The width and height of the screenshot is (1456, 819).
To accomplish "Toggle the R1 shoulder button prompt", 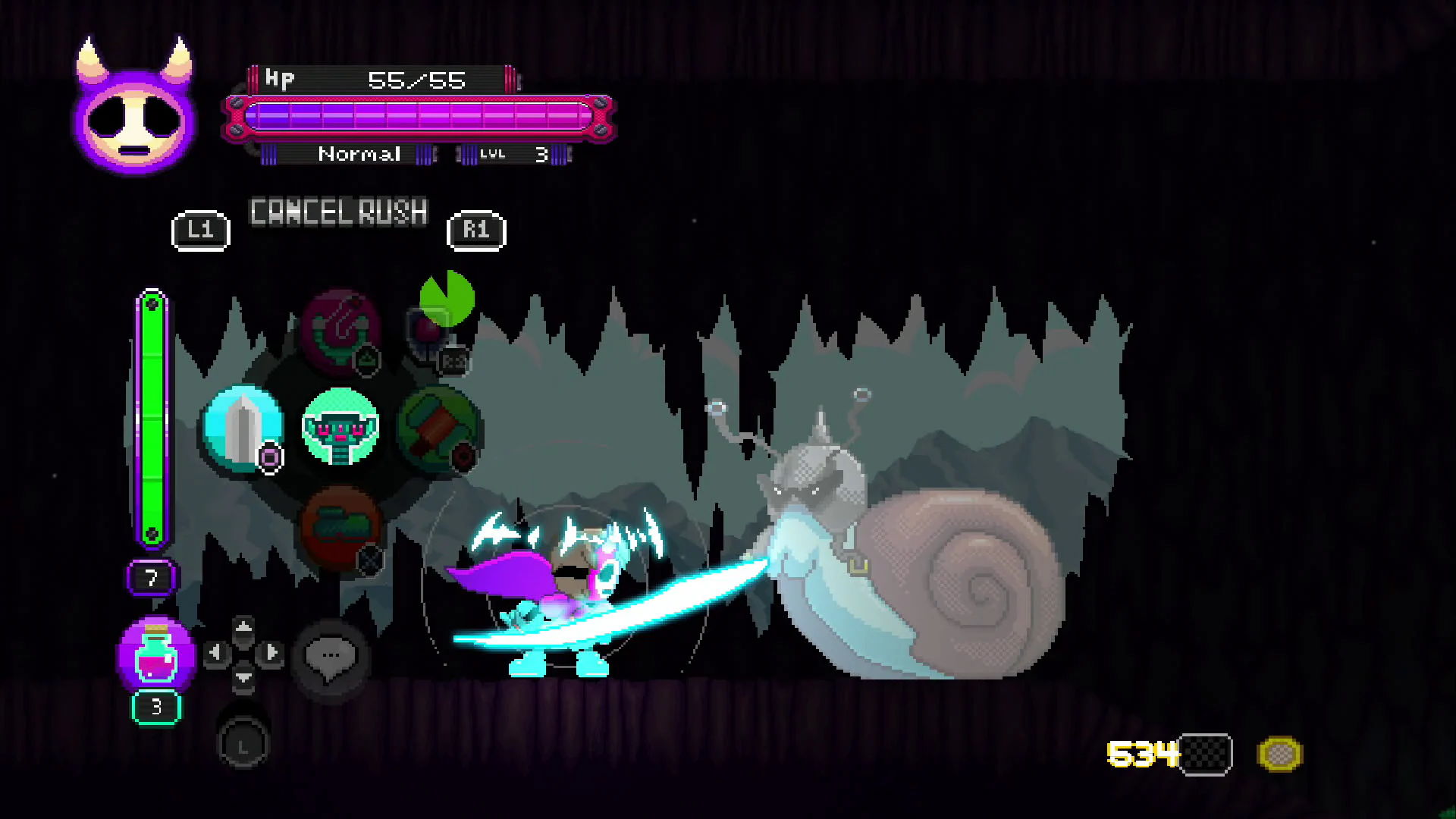I will point(475,230).
